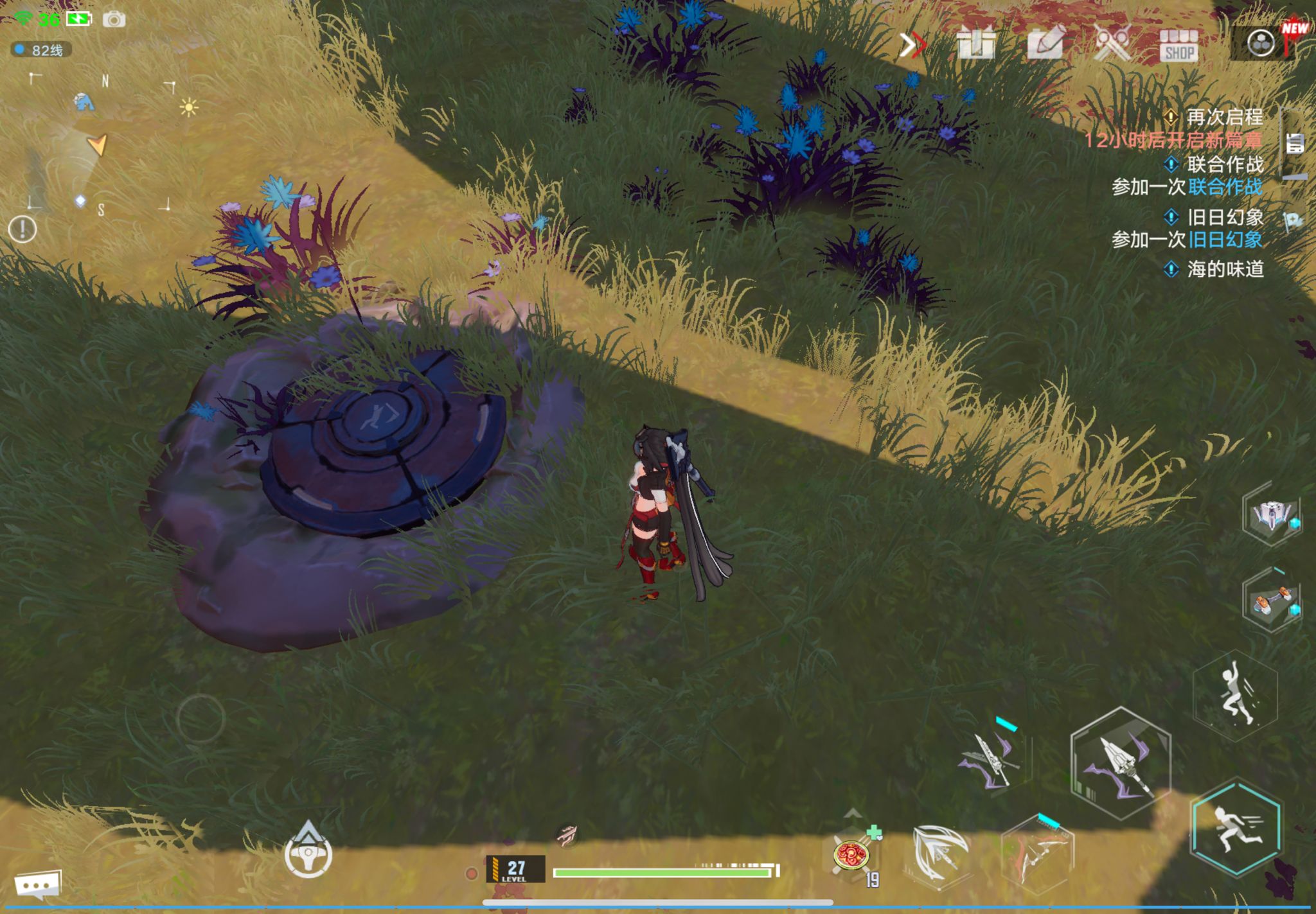Open the notepad and pencil icon
The width and height of the screenshot is (1316, 914).
pyautogui.click(x=1045, y=44)
